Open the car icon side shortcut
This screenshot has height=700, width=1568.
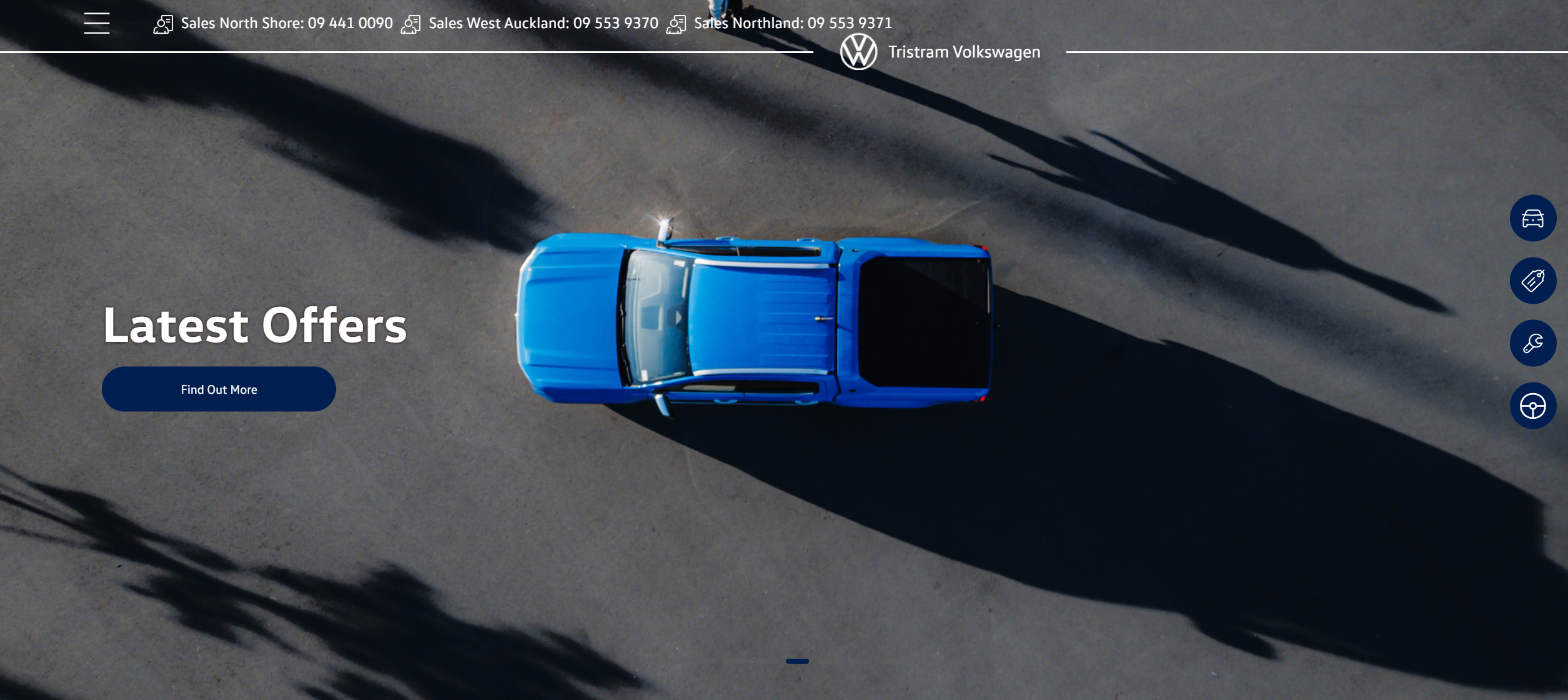point(1532,219)
